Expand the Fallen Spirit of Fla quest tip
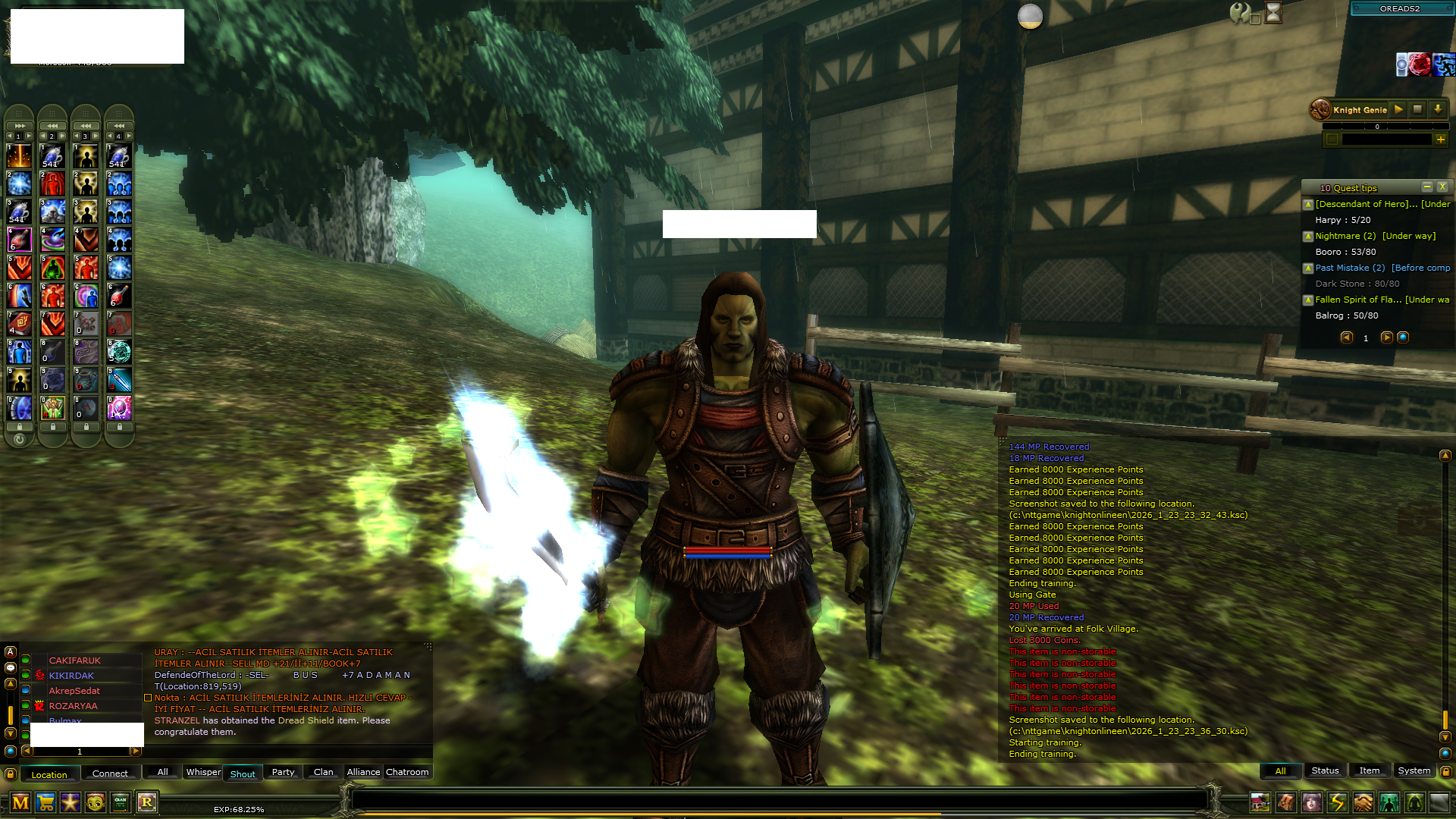 tap(1307, 300)
